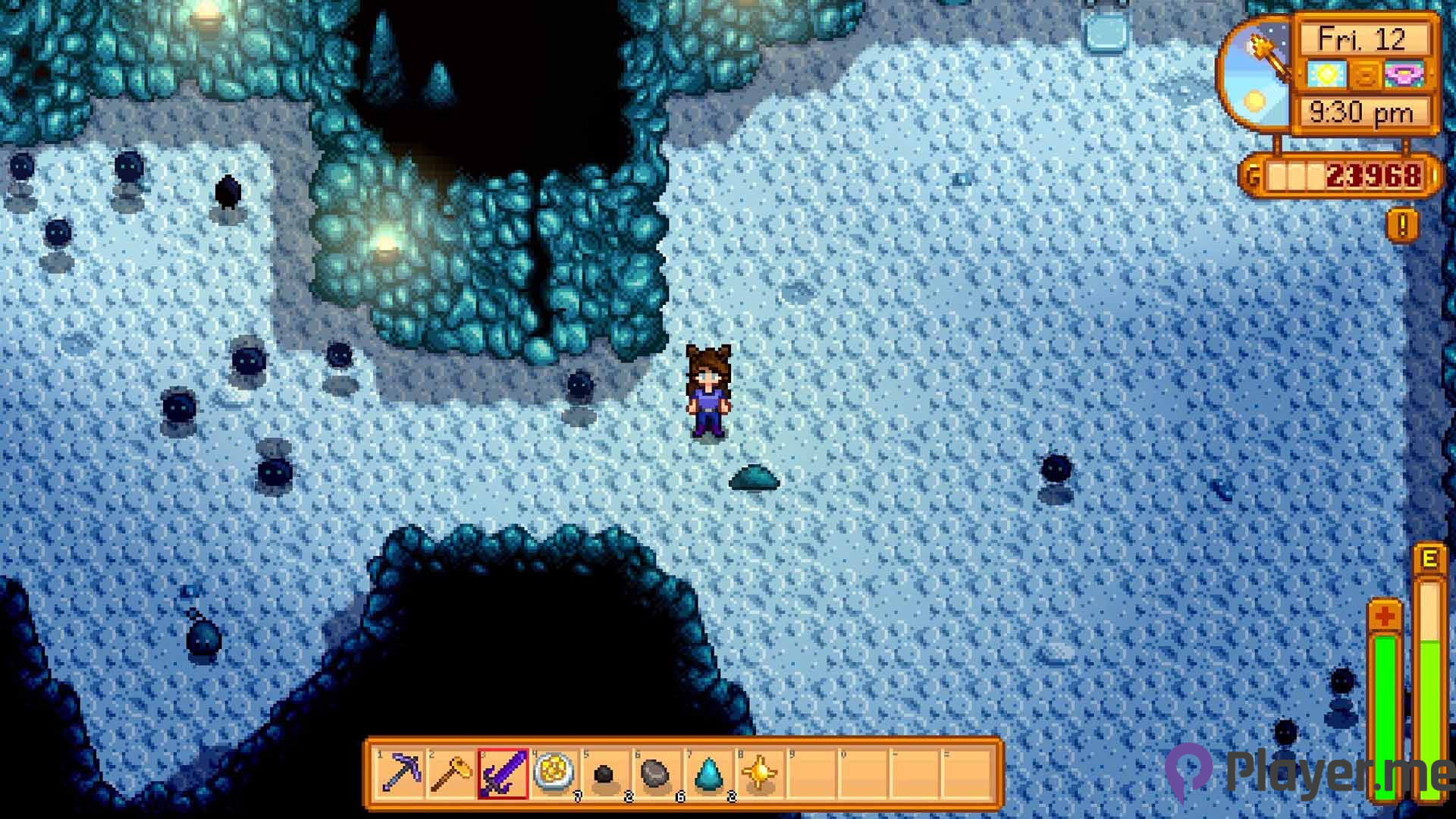Screen dimensions: 1456x819
Task: Open the journal via exclamation icon
Action: [1403, 224]
